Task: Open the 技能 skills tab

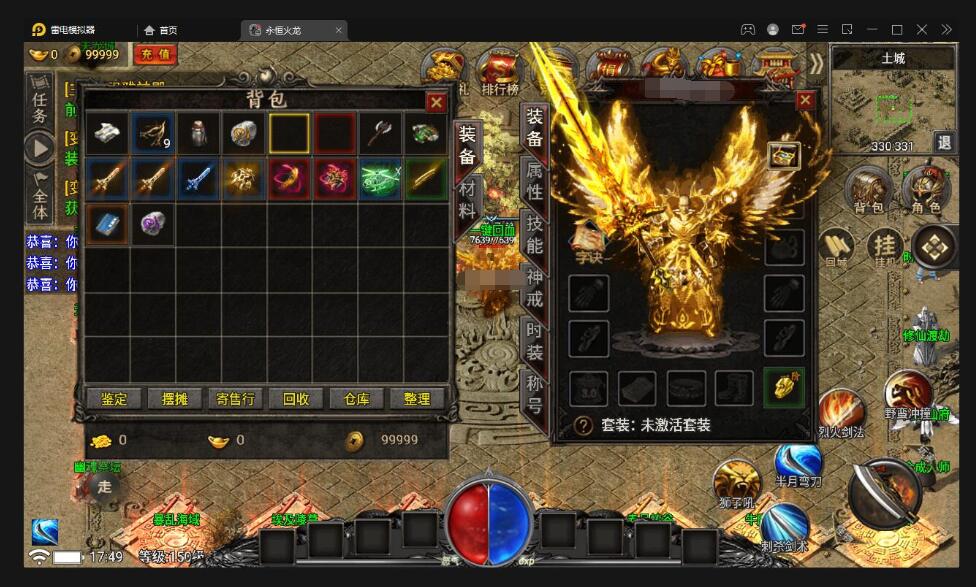Action: tap(535, 233)
